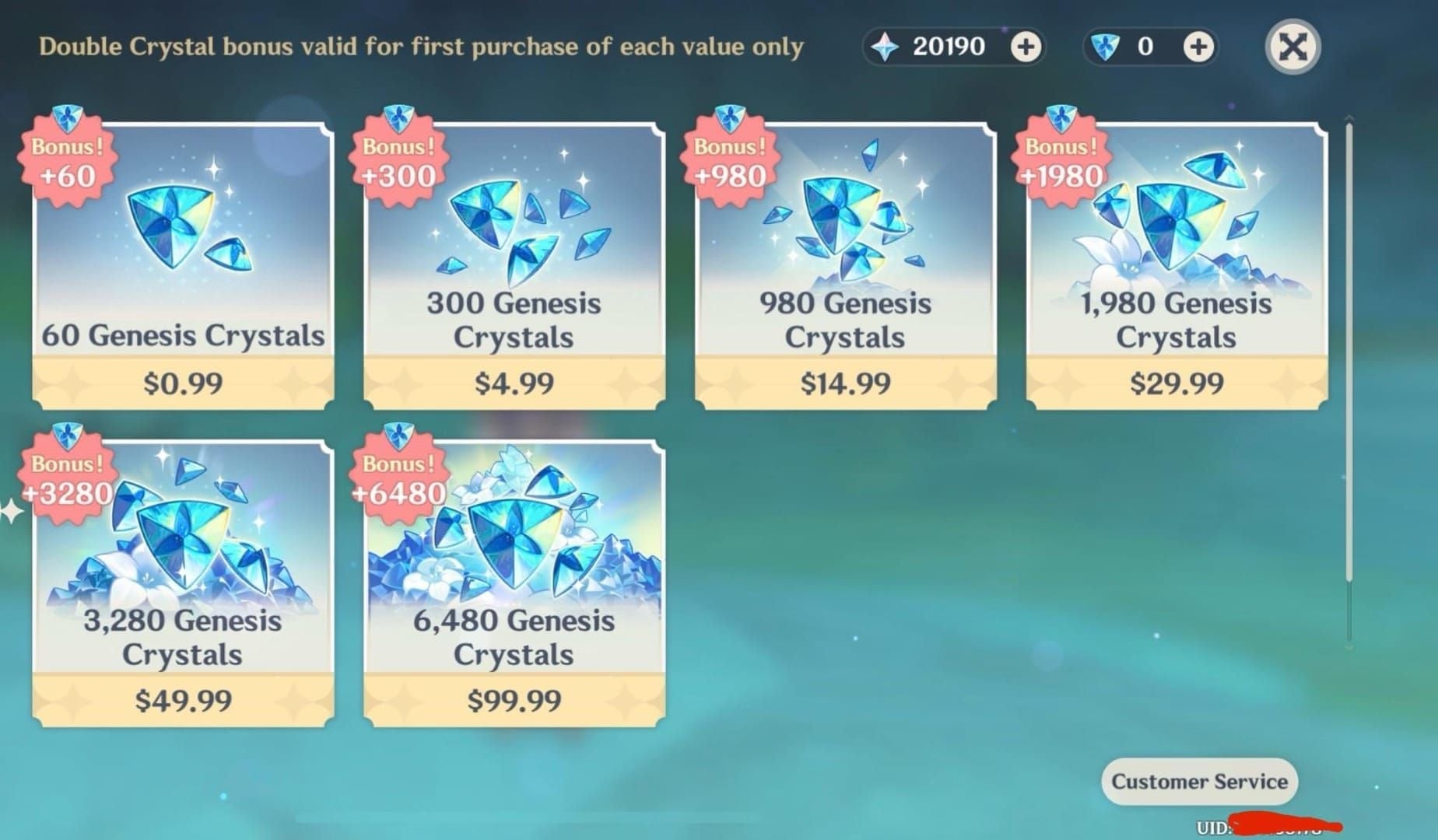
Task: Select the 6,480 Genesis Crystals bundle
Action: (514, 576)
